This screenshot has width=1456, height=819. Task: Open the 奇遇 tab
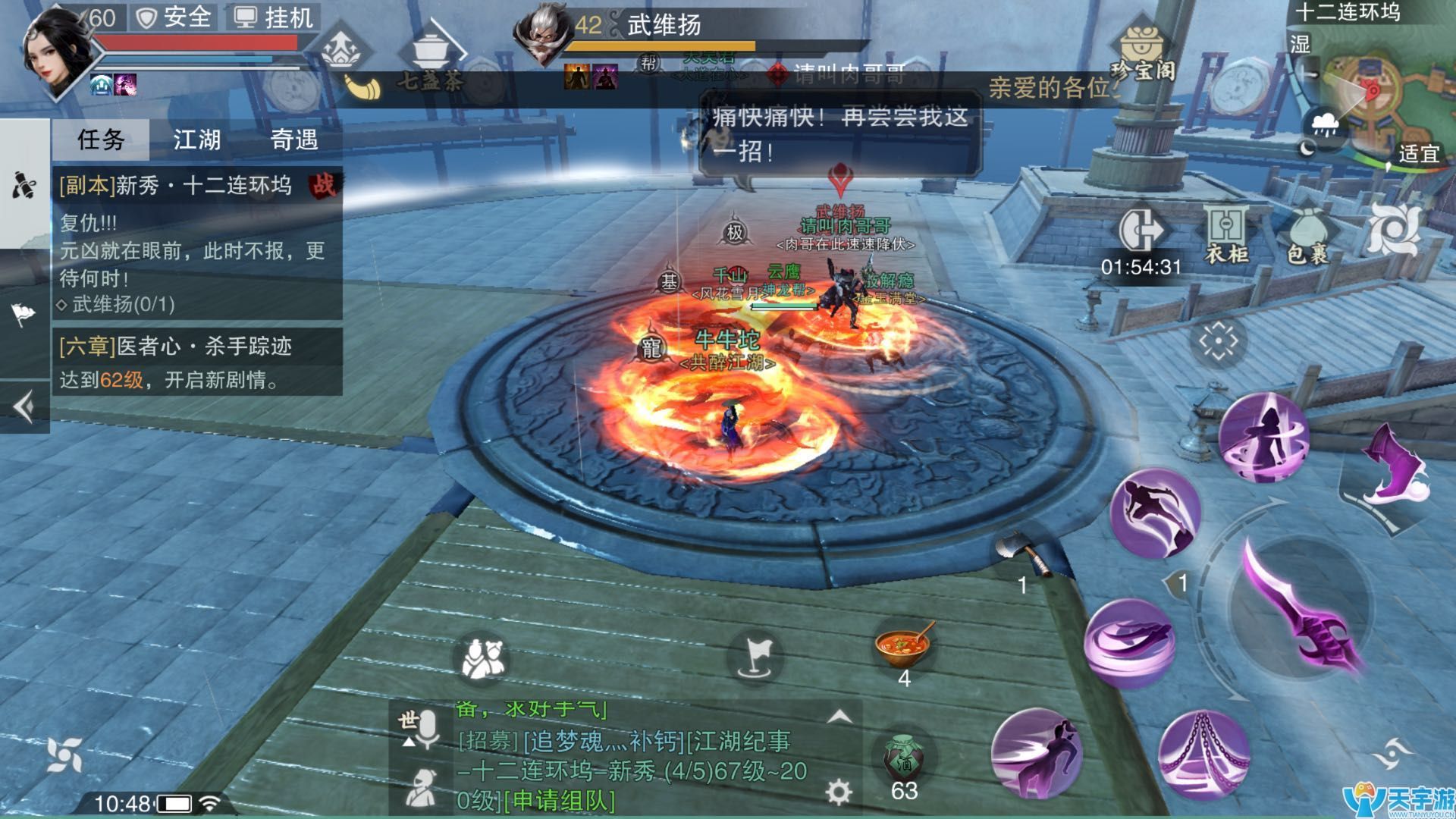pyautogui.click(x=294, y=140)
